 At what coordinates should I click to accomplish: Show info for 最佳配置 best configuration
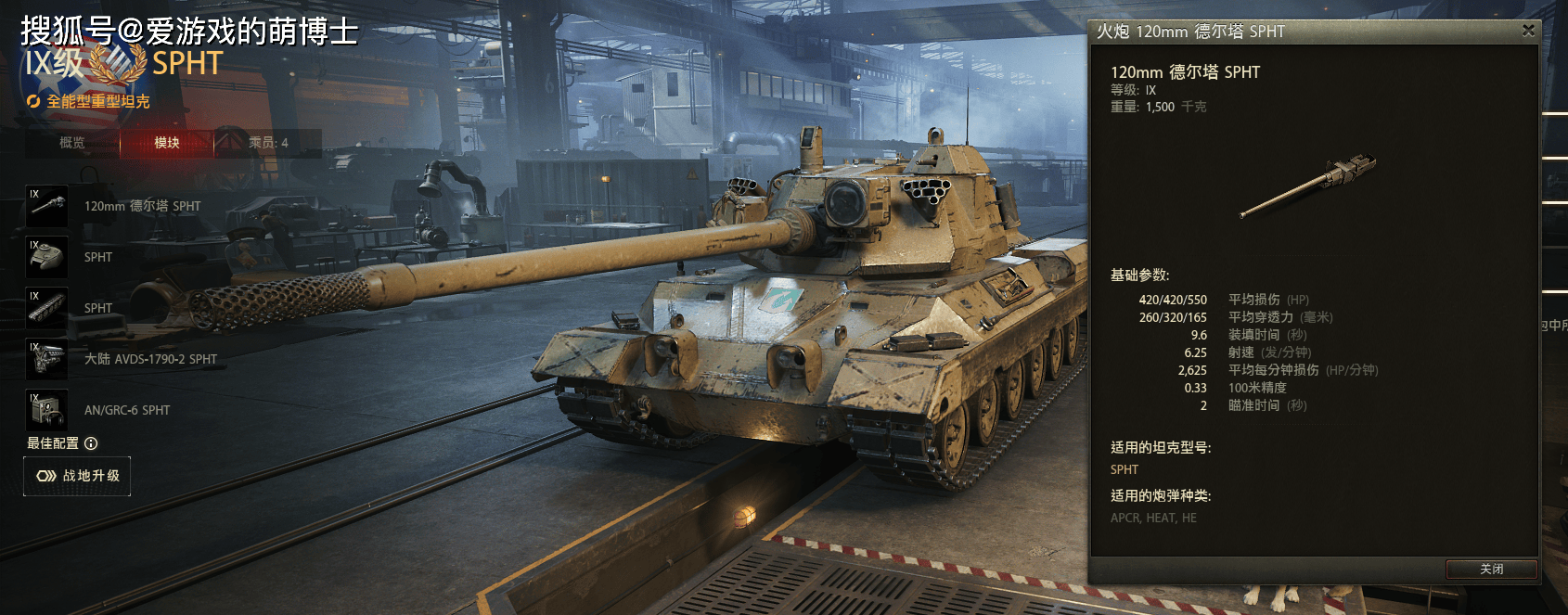pyautogui.click(x=91, y=443)
